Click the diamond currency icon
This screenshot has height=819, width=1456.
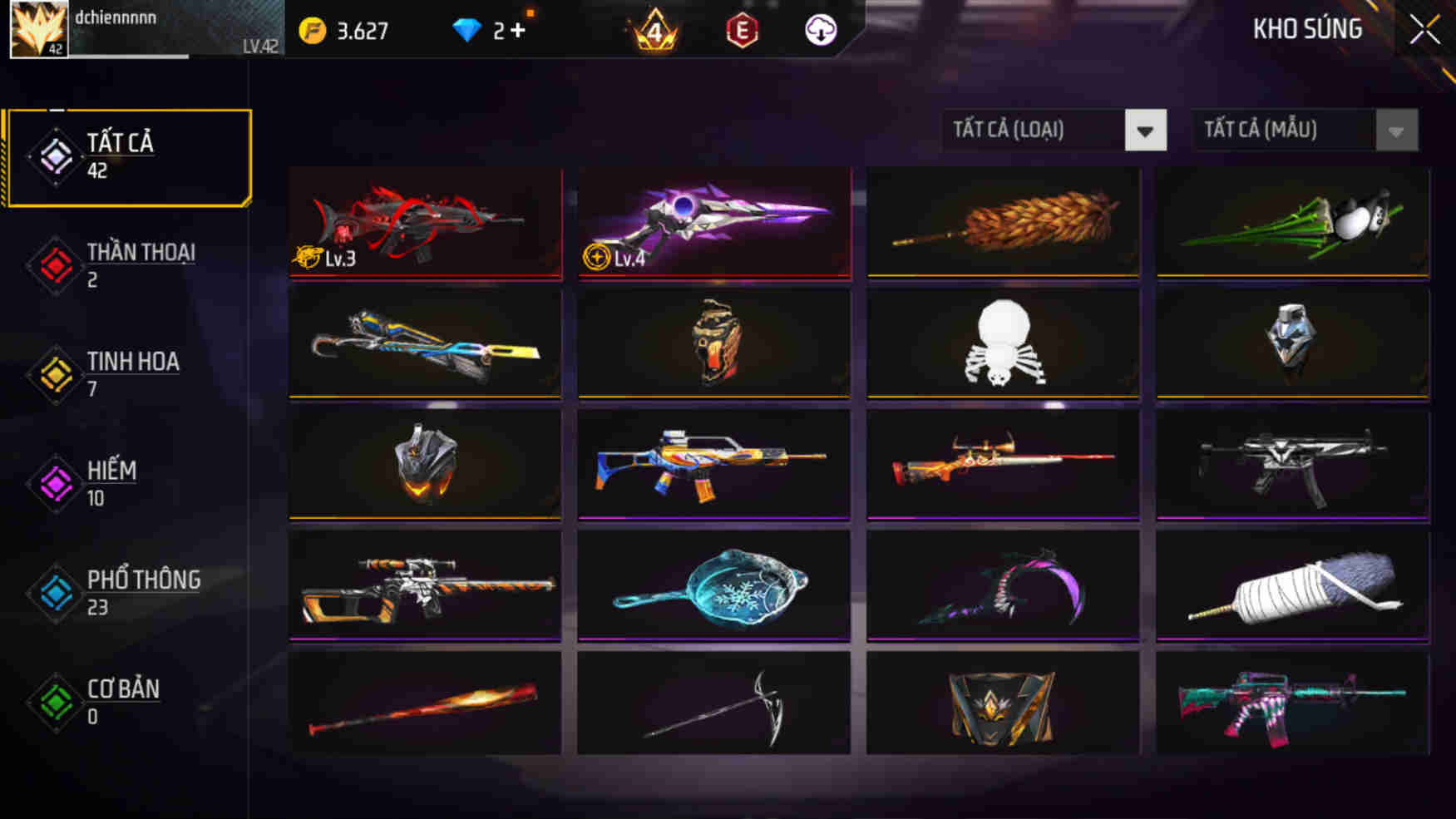pos(471,28)
